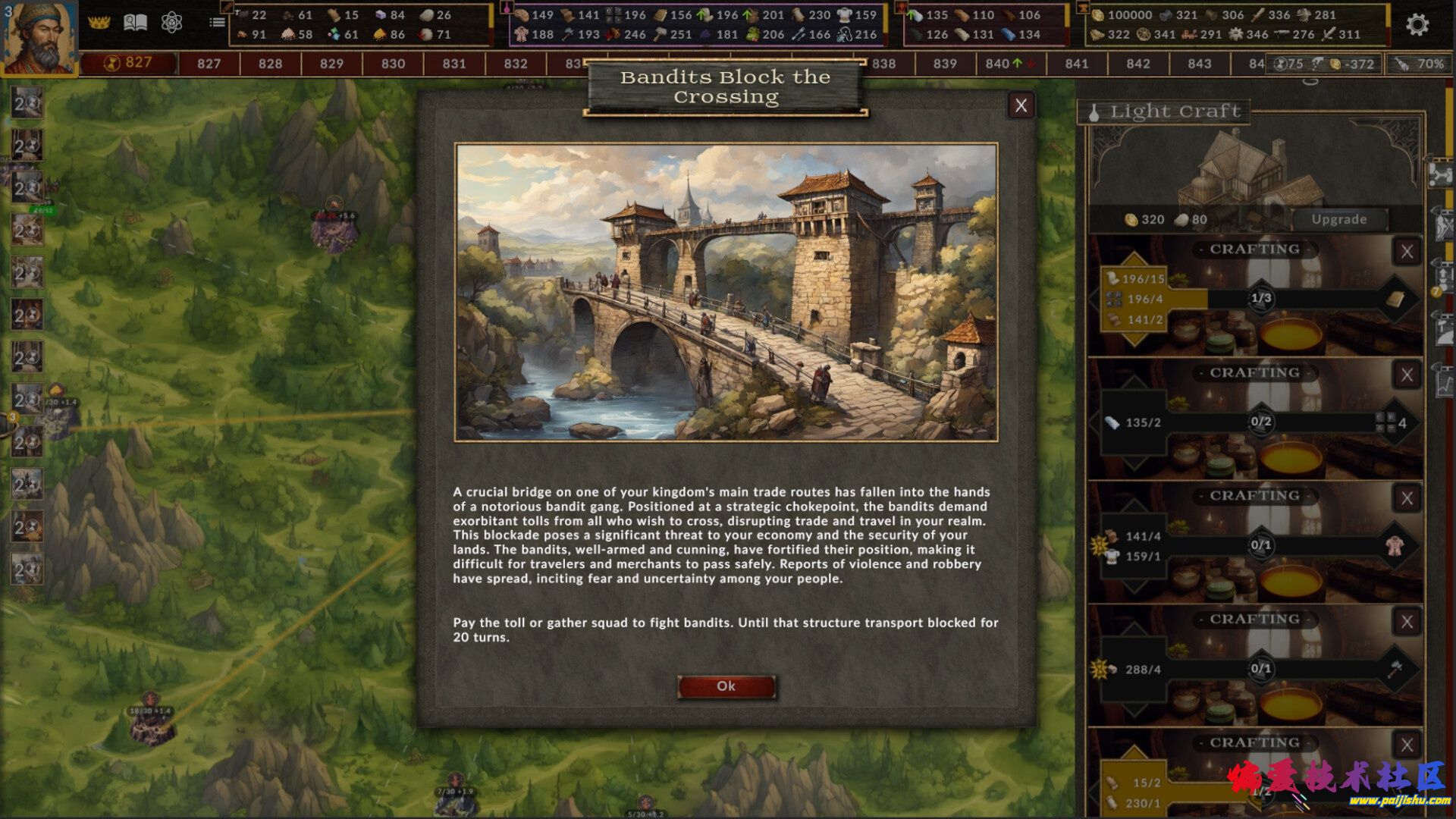The width and height of the screenshot is (1456, 819).
Task: Remove the pink shirt crafting order
Action: click(x=1407, y=498)
